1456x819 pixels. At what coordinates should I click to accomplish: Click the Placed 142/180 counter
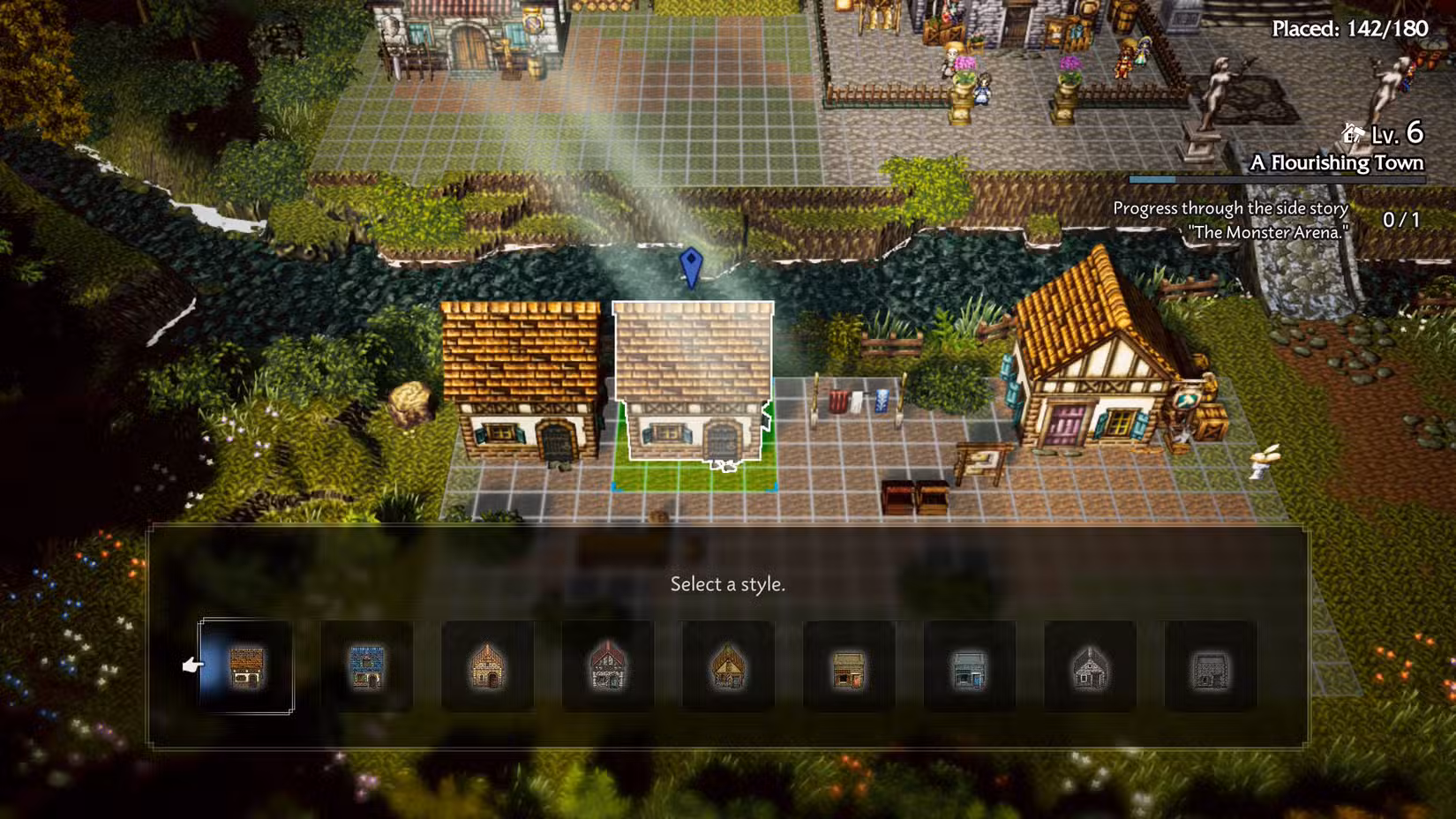[1348, 27]
